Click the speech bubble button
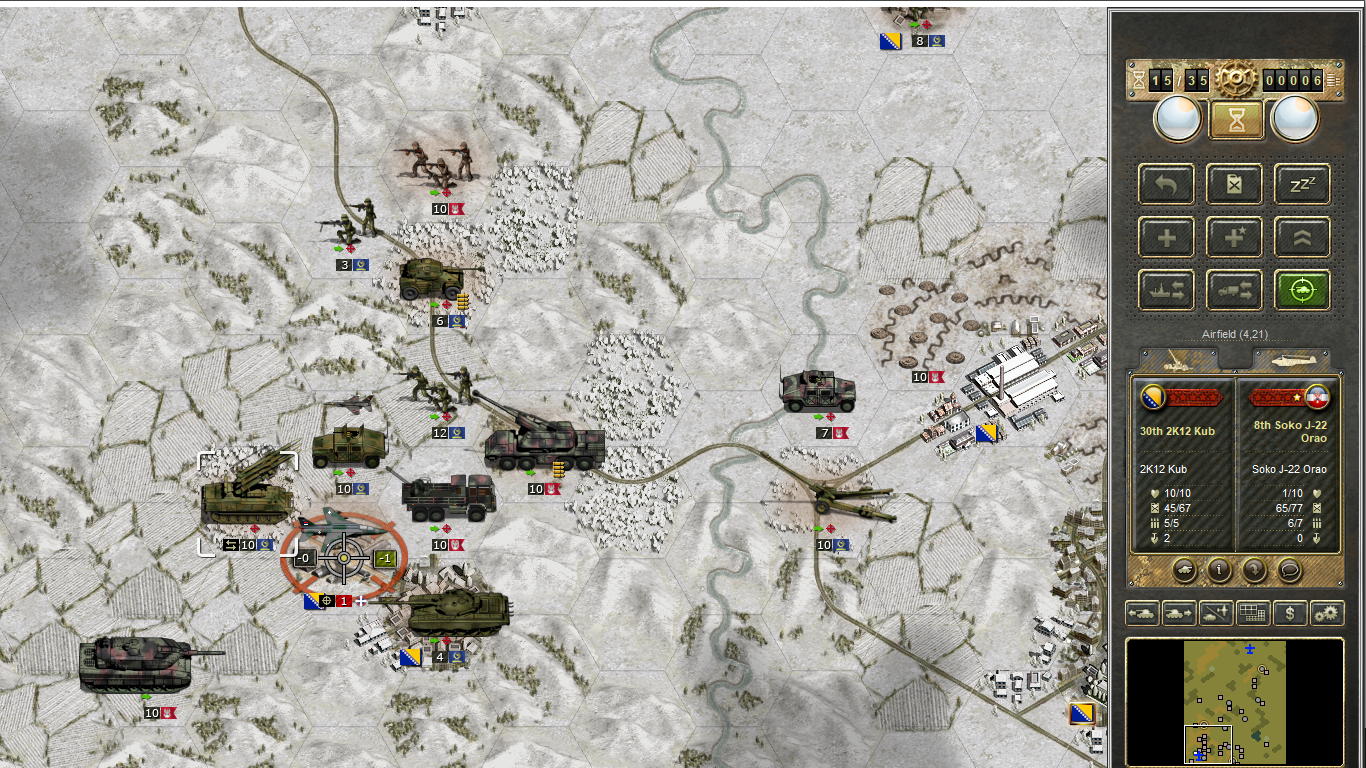 [x=1289, y=570]
